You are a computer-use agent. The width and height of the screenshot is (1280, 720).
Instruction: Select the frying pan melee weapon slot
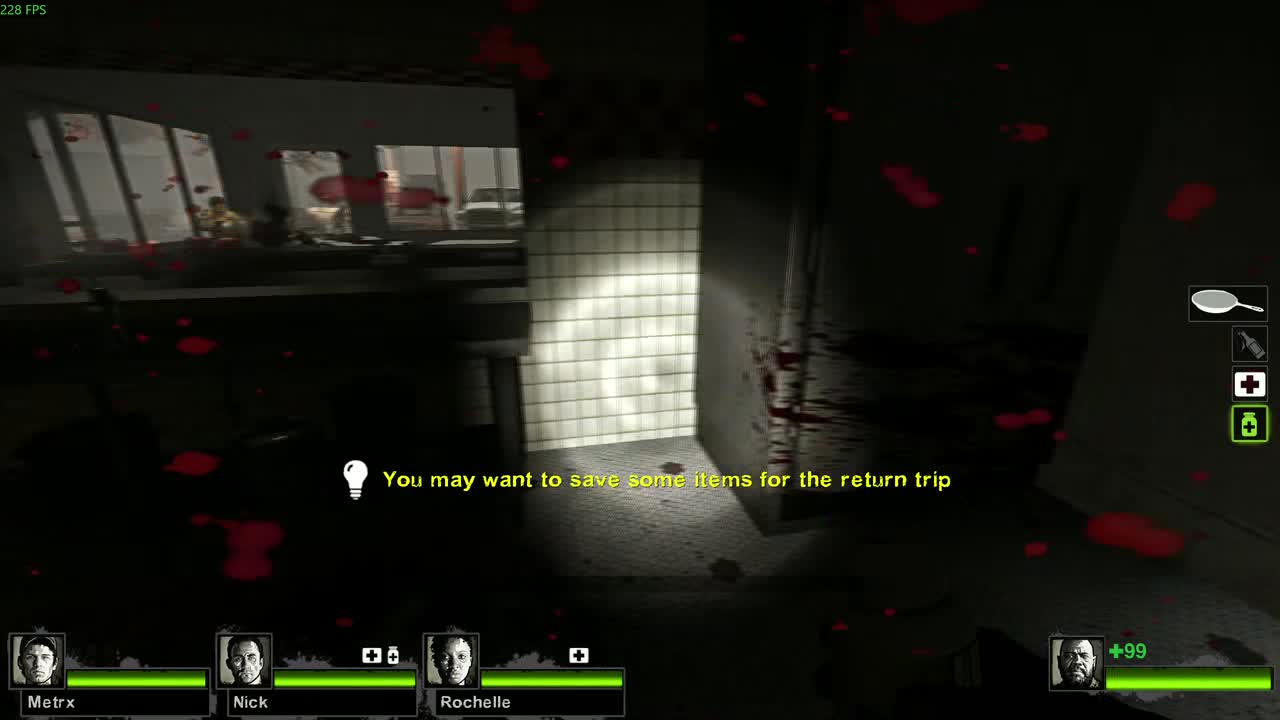[1227, 302]
